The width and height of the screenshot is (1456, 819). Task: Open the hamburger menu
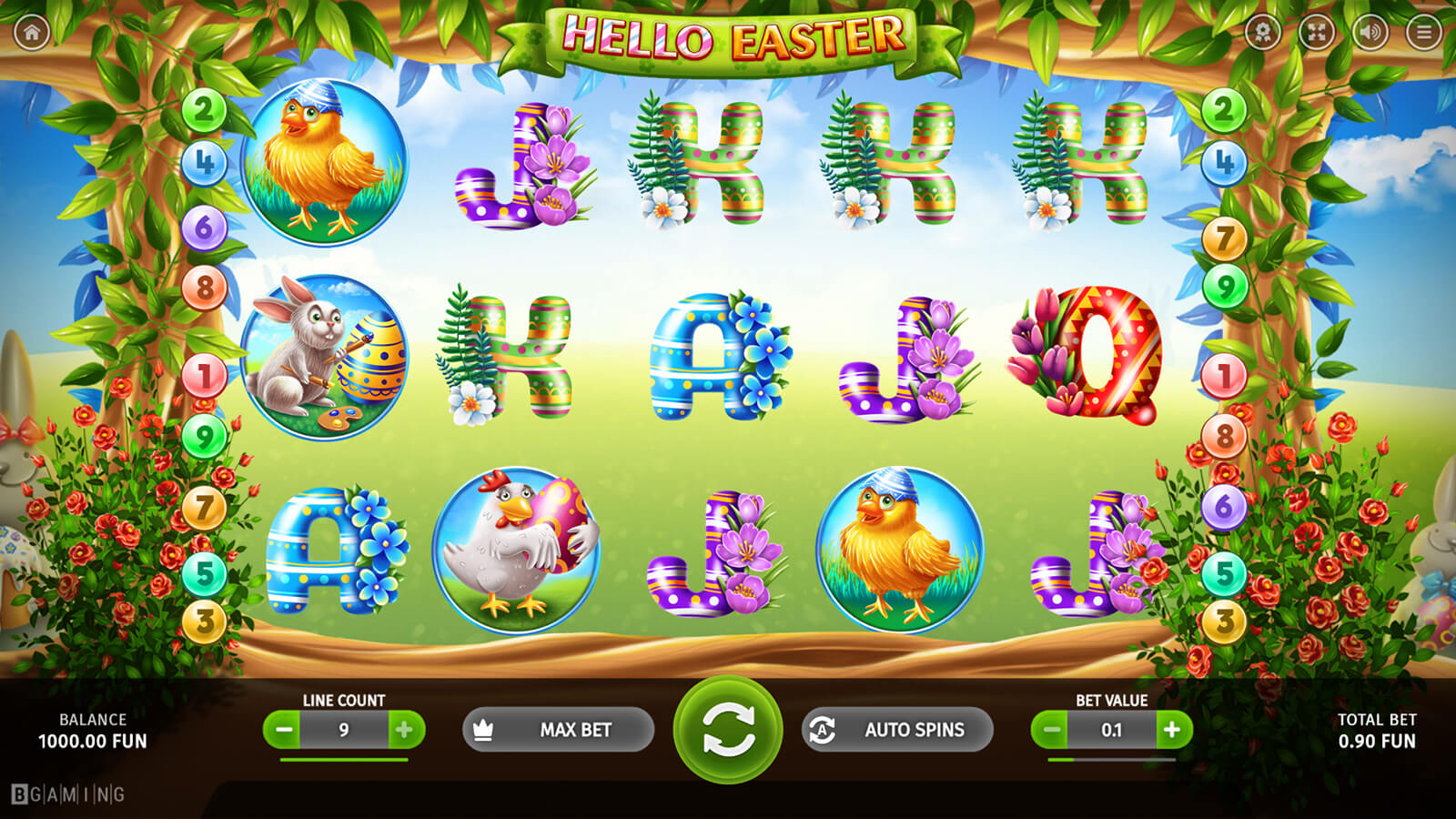[1423, 33]
